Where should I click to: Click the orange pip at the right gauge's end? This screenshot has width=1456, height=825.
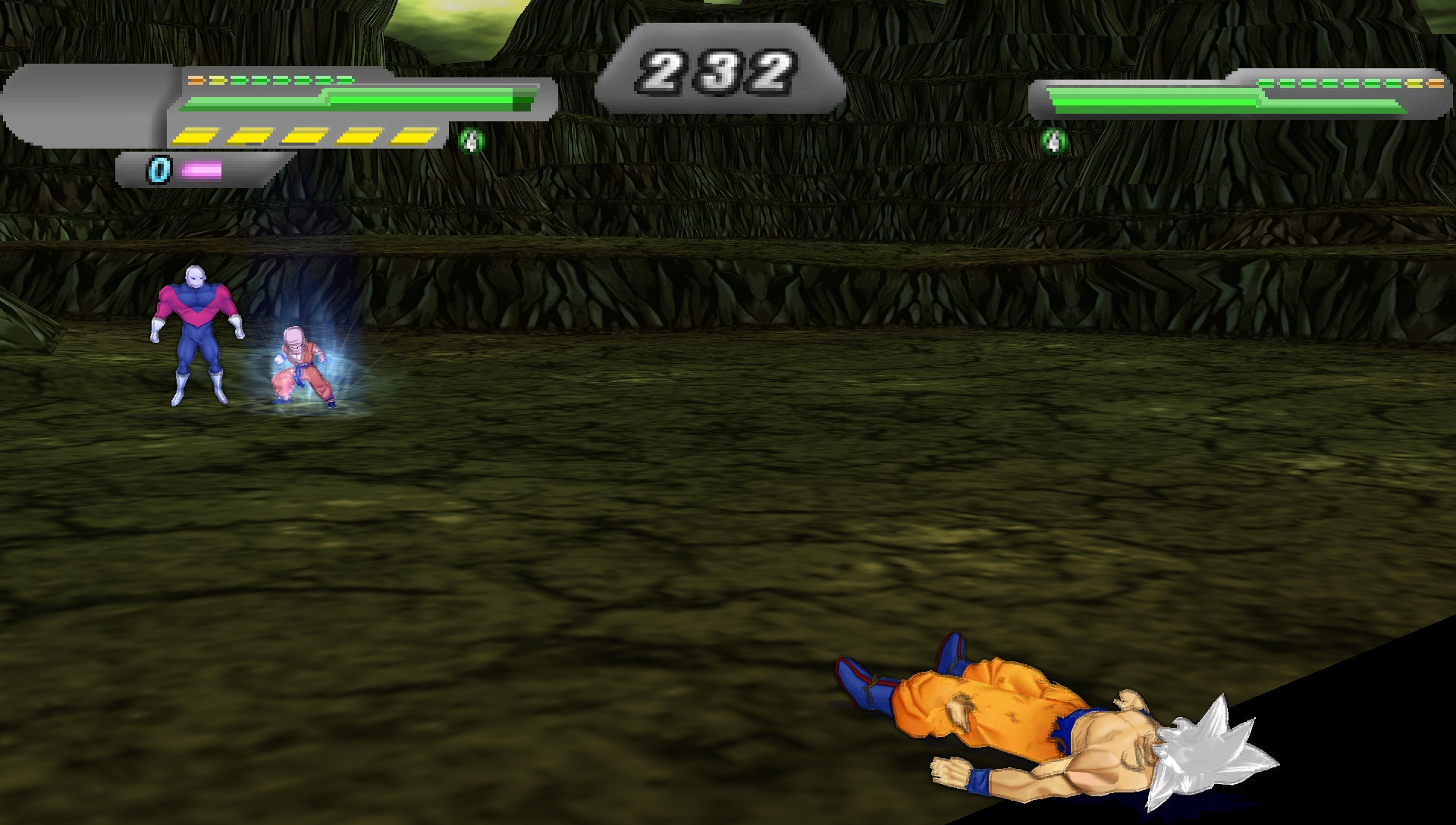pyautogui.click(x=1436, y=84)
